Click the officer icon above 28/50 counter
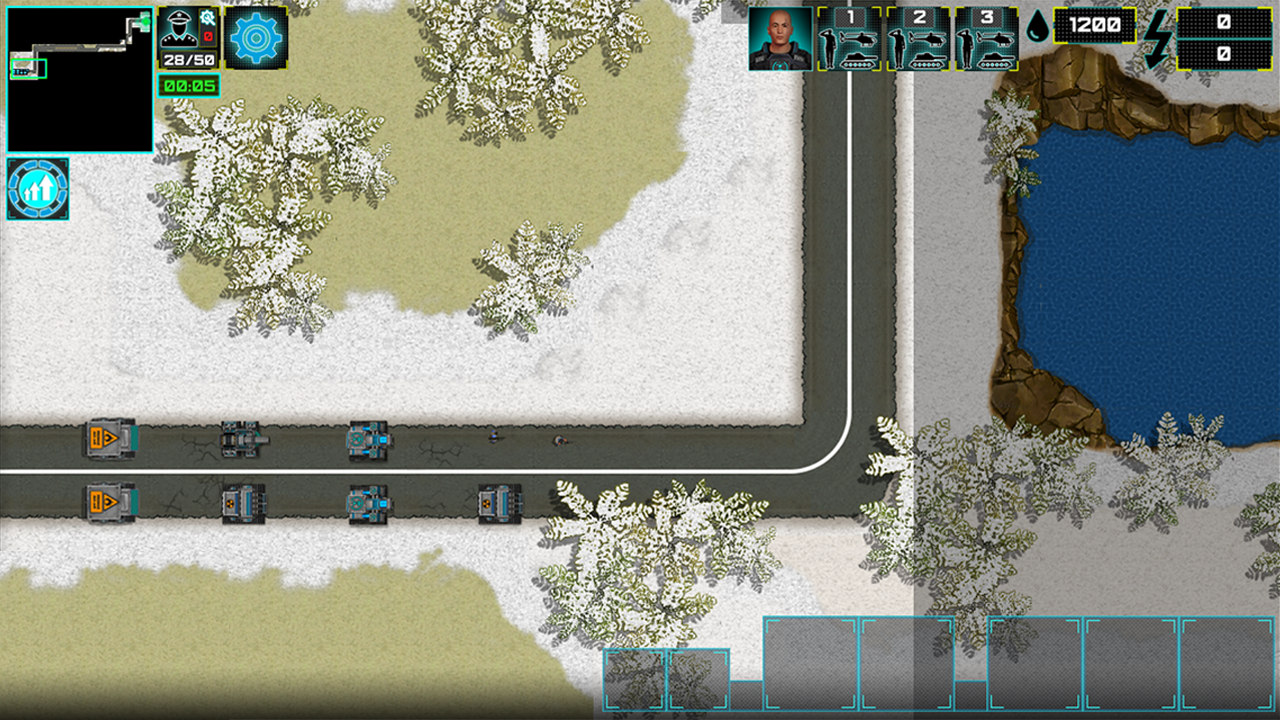 (x=180, y=28)
